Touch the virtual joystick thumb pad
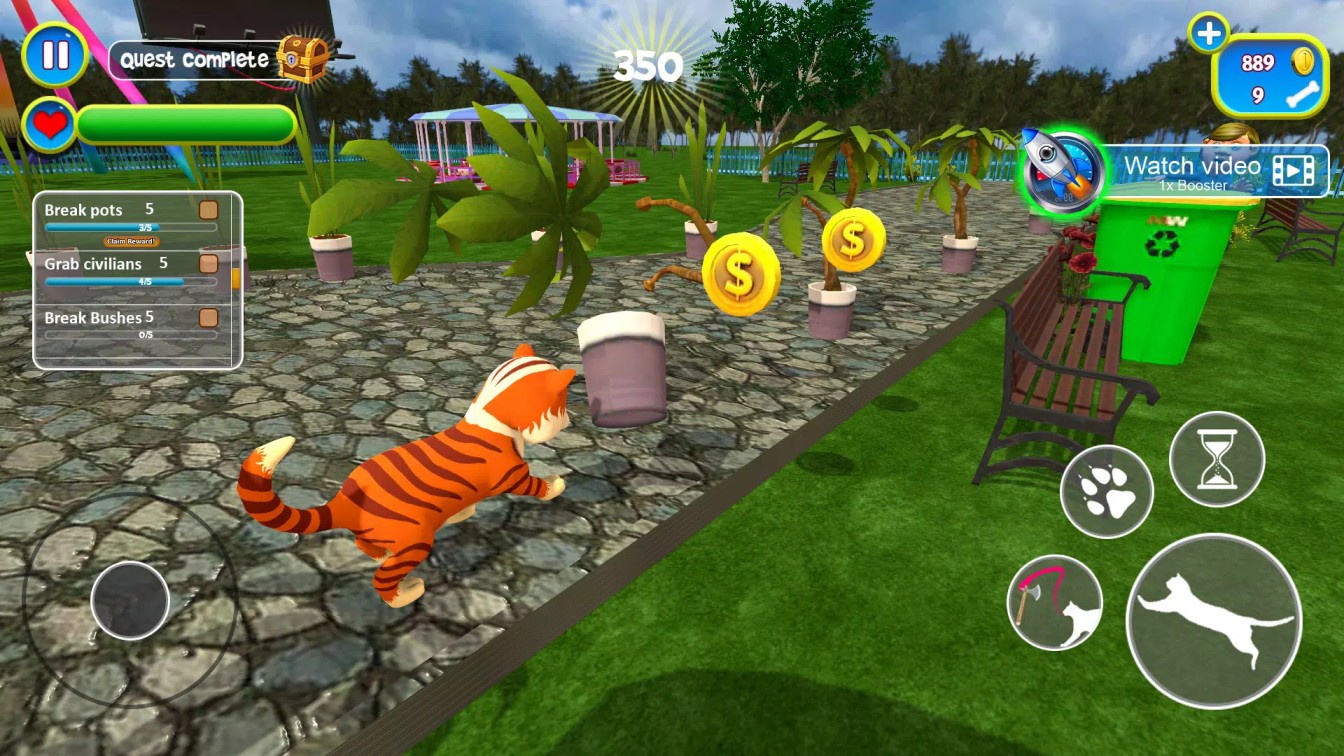The image size is (1344, 756). (130, 600)
